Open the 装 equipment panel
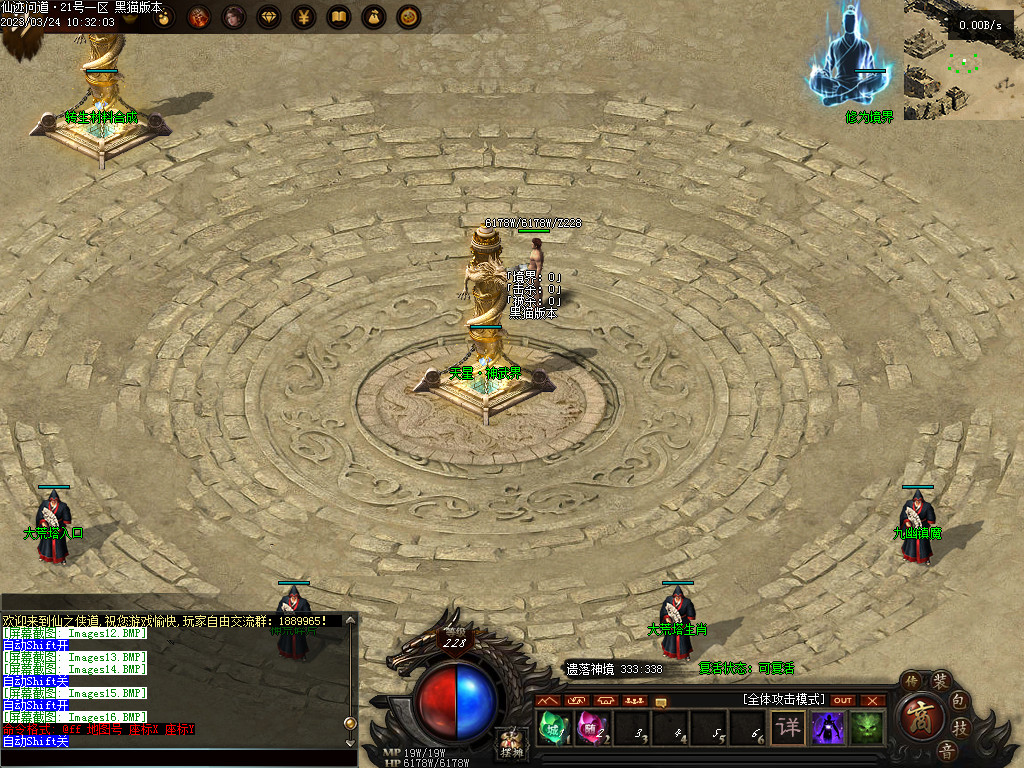Viewport: 1024px width, 768px height. pos(941,681)
